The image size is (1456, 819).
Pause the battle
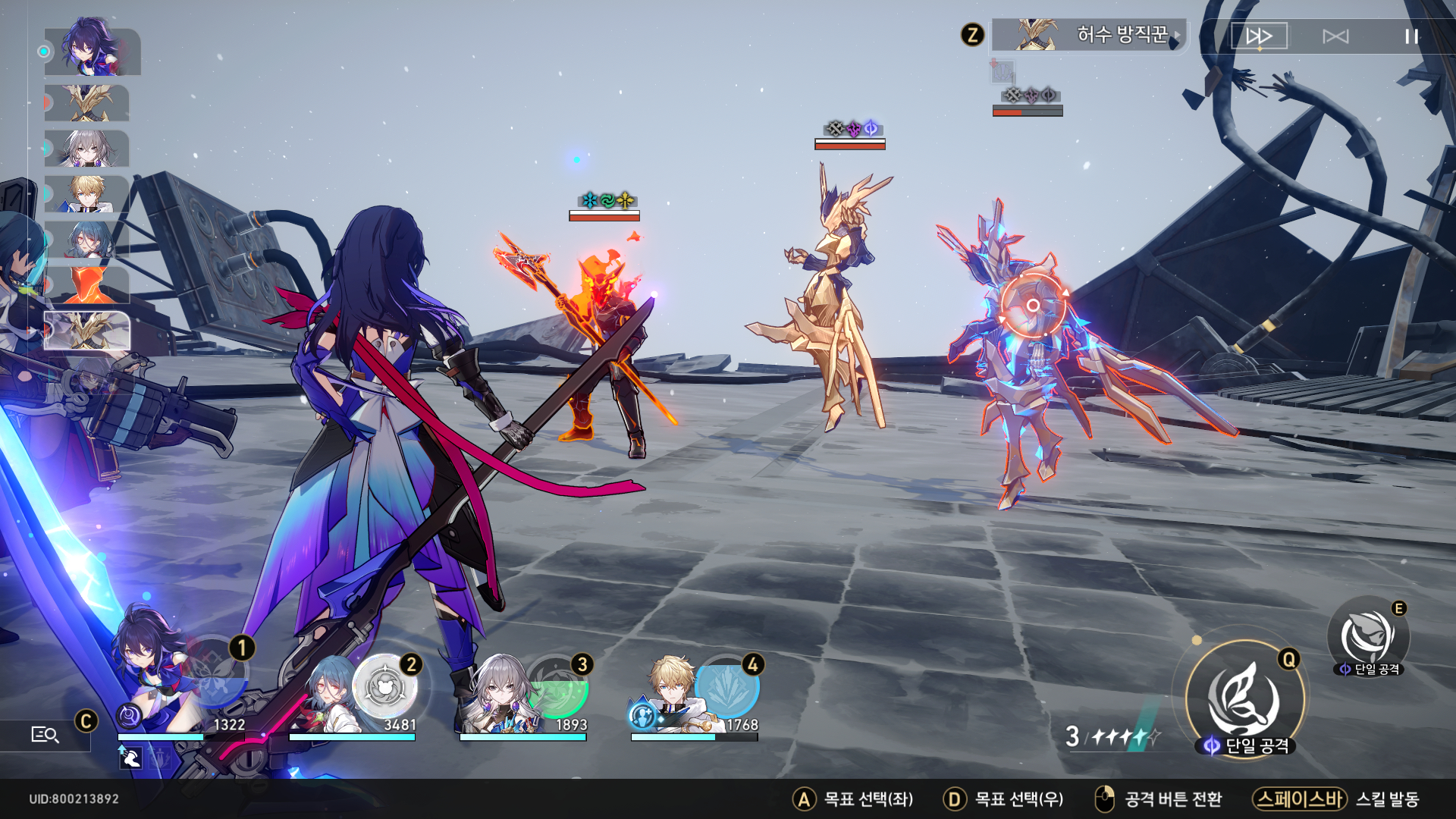(x=1410, y=36)
